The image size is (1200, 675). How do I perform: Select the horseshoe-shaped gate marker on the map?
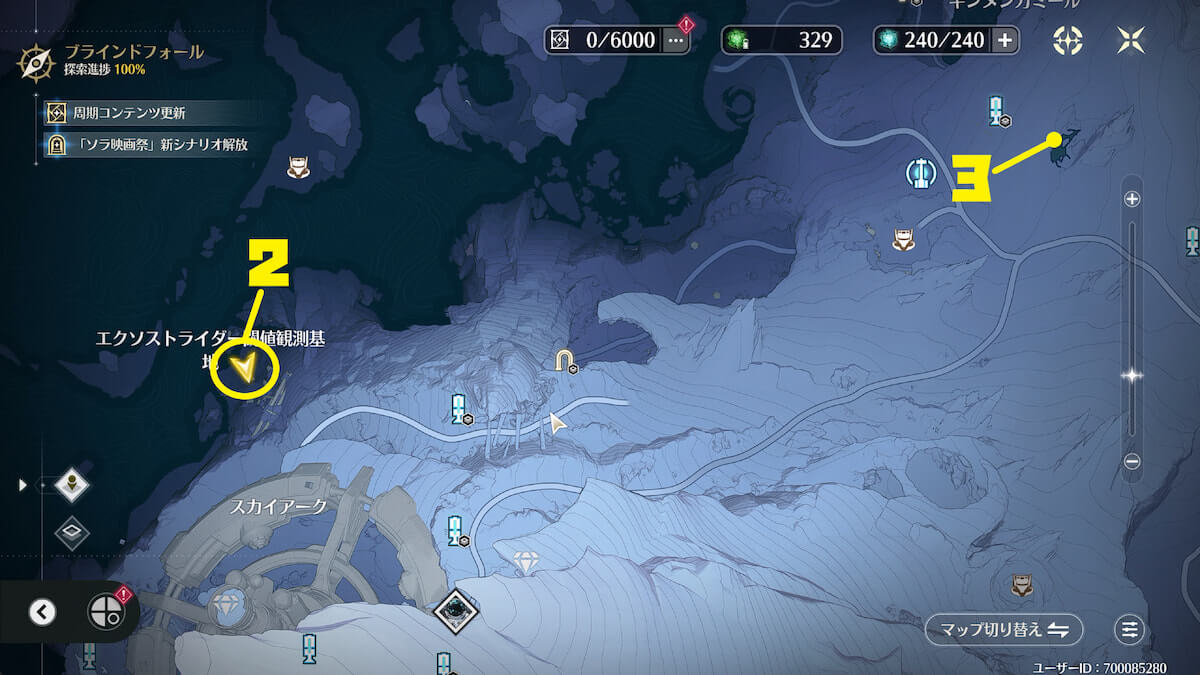pos(565,359)
